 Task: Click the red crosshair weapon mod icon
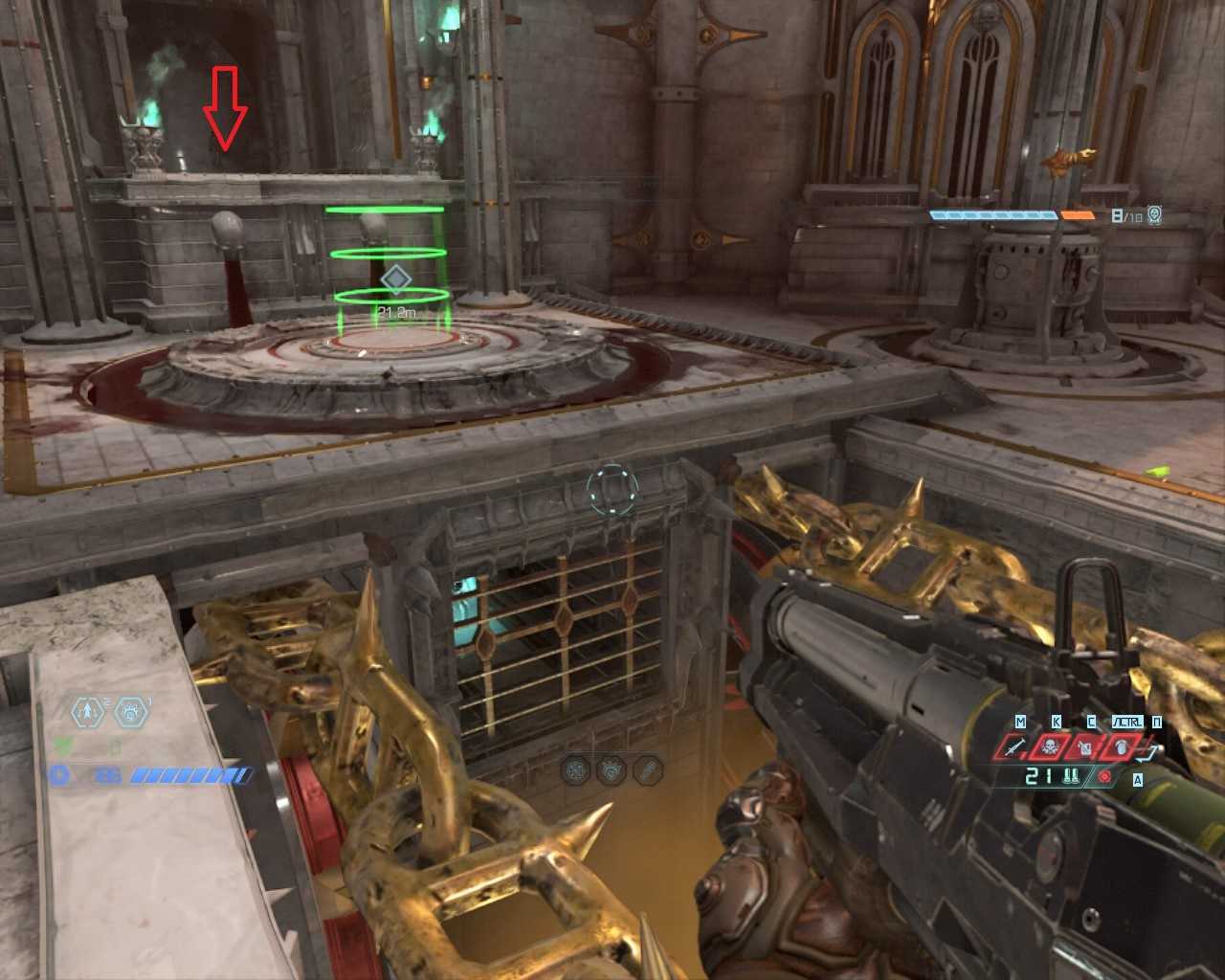click(1105, 776)
